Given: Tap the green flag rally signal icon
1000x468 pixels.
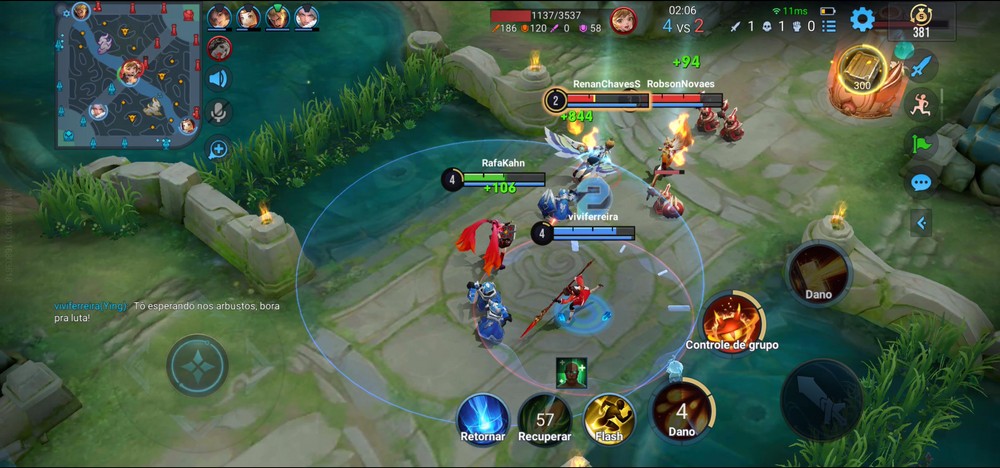Looking at the screenshot, I should pos(921,143).
